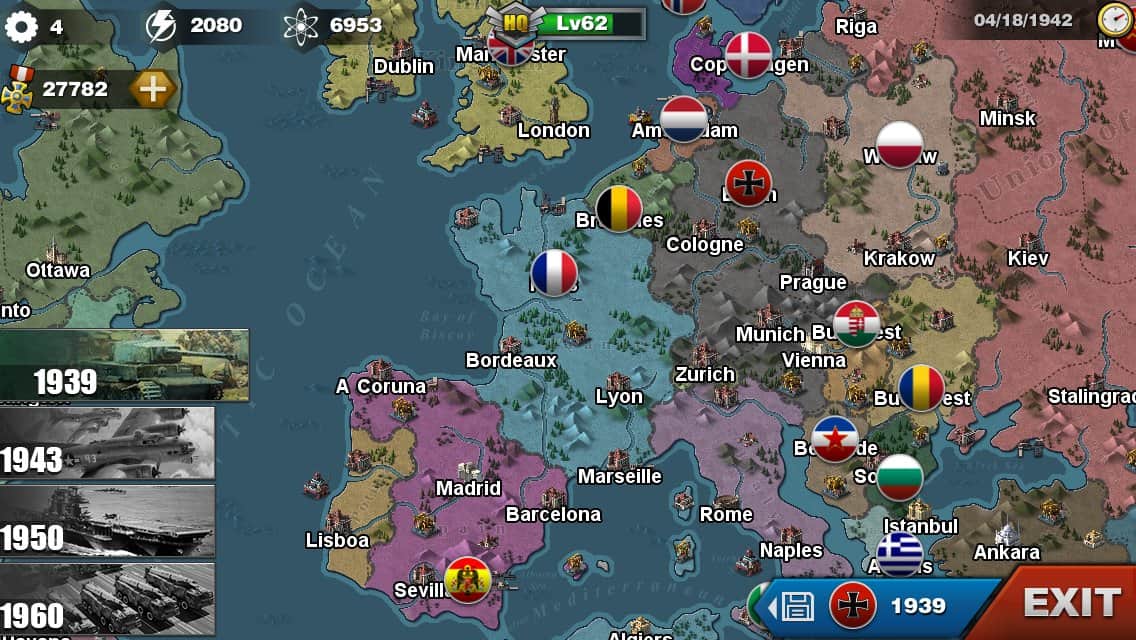
Task: Choose the Greece flag marker
Action: (x=899, y=553)
